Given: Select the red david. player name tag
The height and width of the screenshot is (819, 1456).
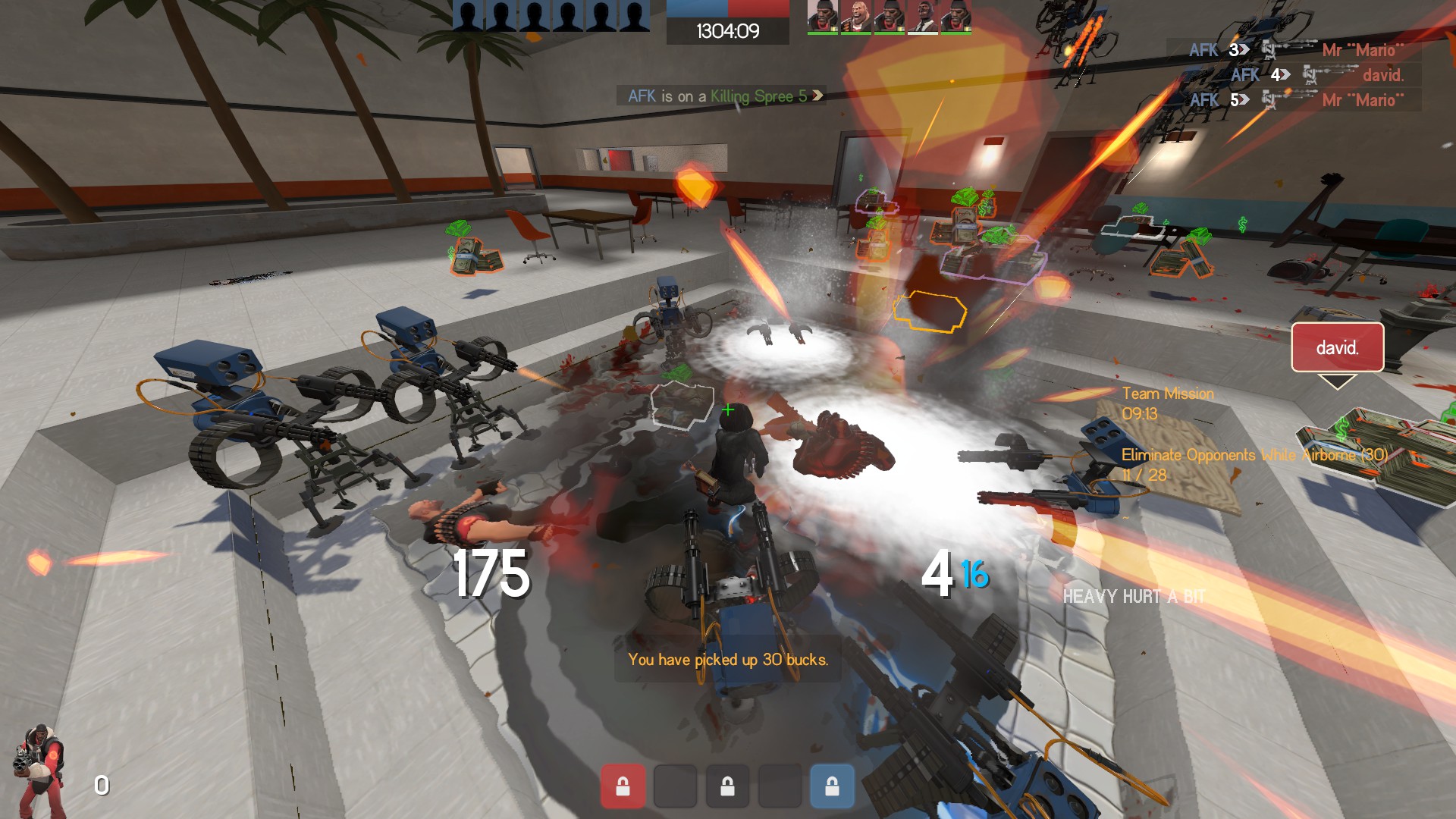Looking at the screenshot, I should click(x=1337, y=347).
